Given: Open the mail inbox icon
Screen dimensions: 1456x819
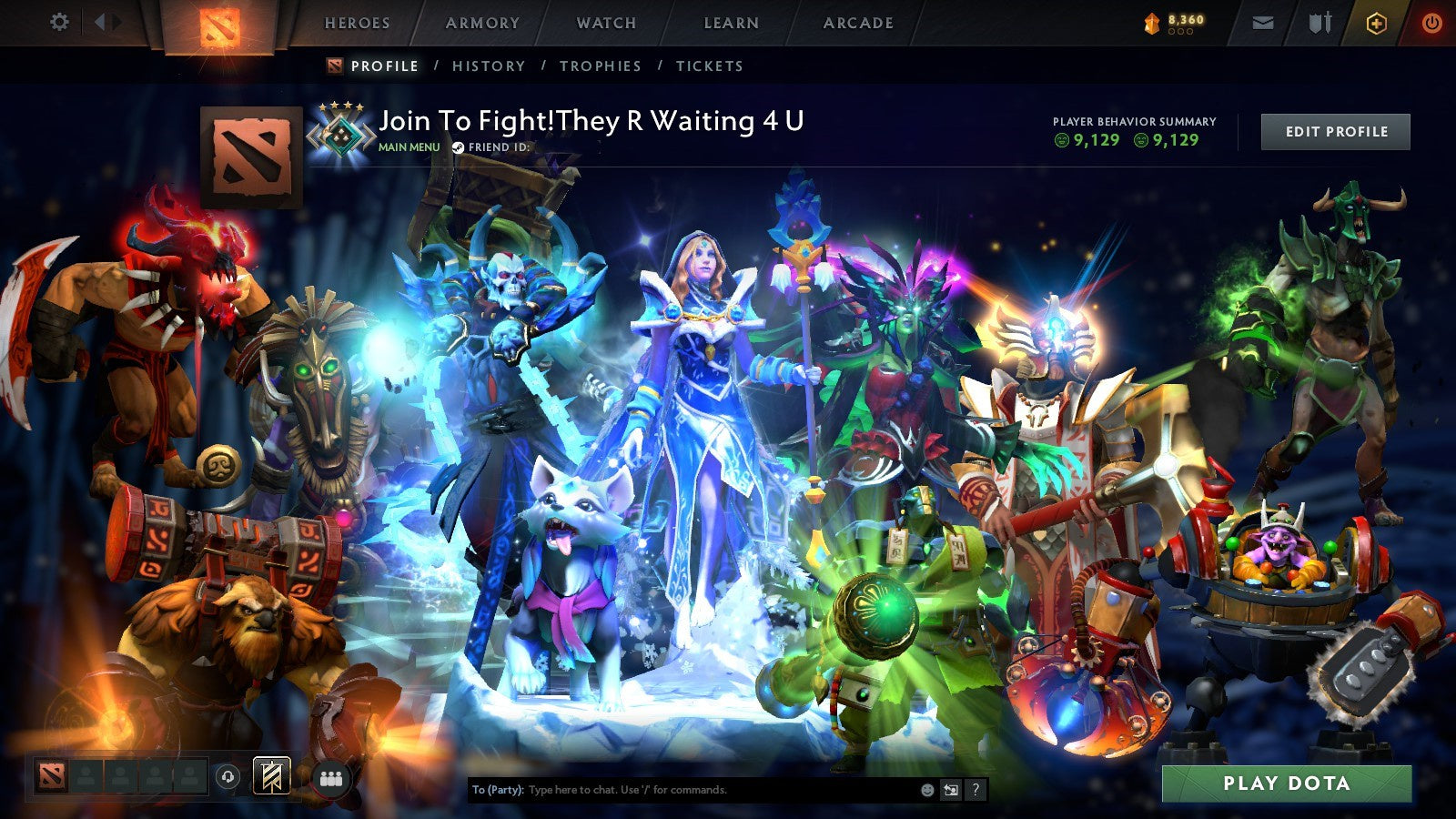Looking at the screenshot, I should point(1263,22).
